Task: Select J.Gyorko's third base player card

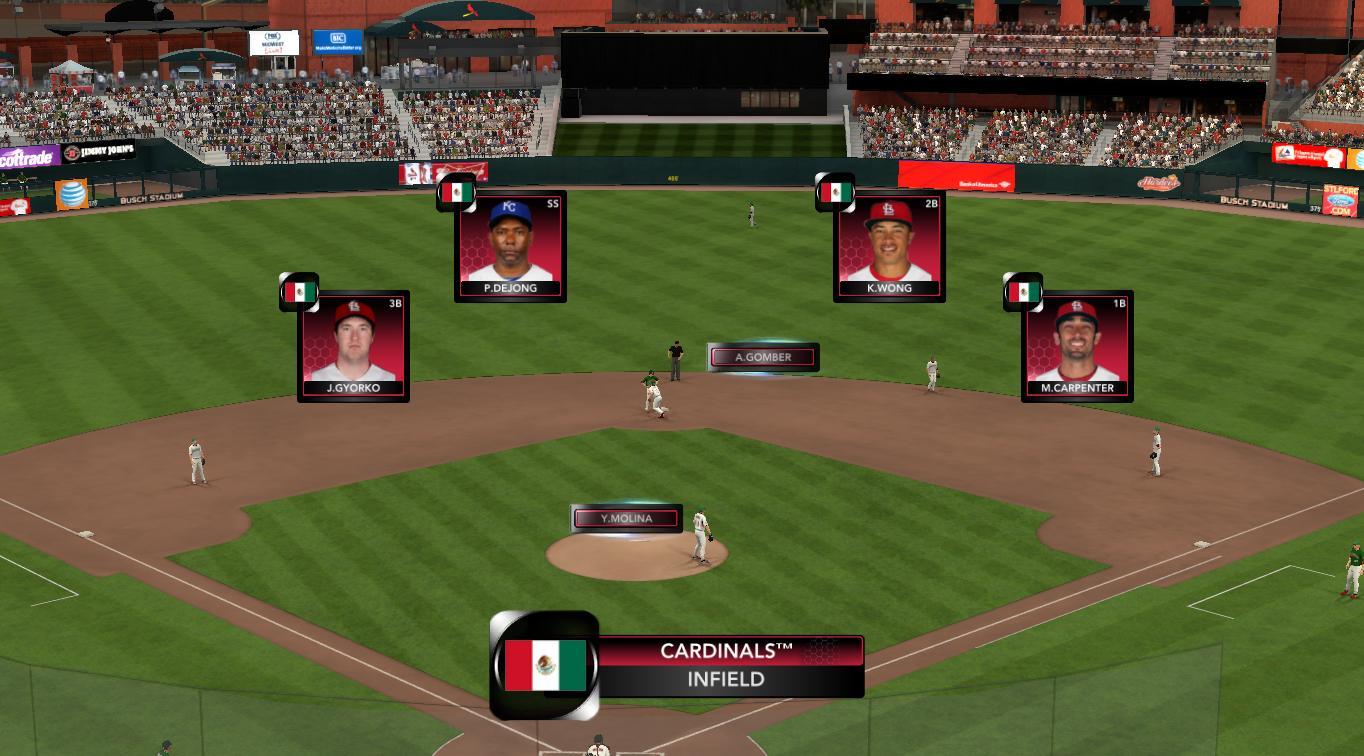Action: (x=353, y=346)
